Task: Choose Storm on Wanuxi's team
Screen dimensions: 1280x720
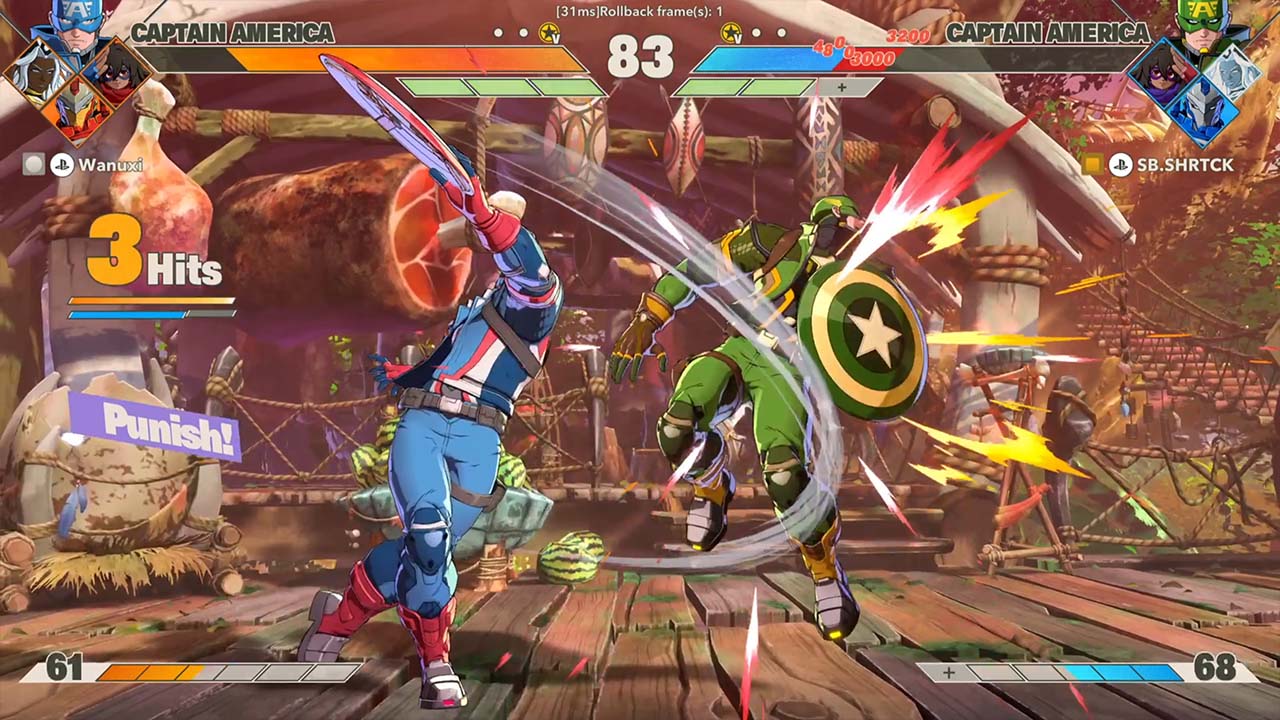Action: click(x=39, y=74)
